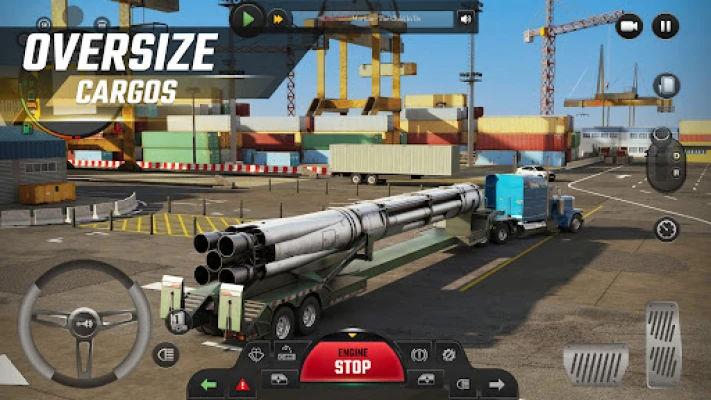Tap the steering wheel control

pyautogui.click(x=84, y=321)
